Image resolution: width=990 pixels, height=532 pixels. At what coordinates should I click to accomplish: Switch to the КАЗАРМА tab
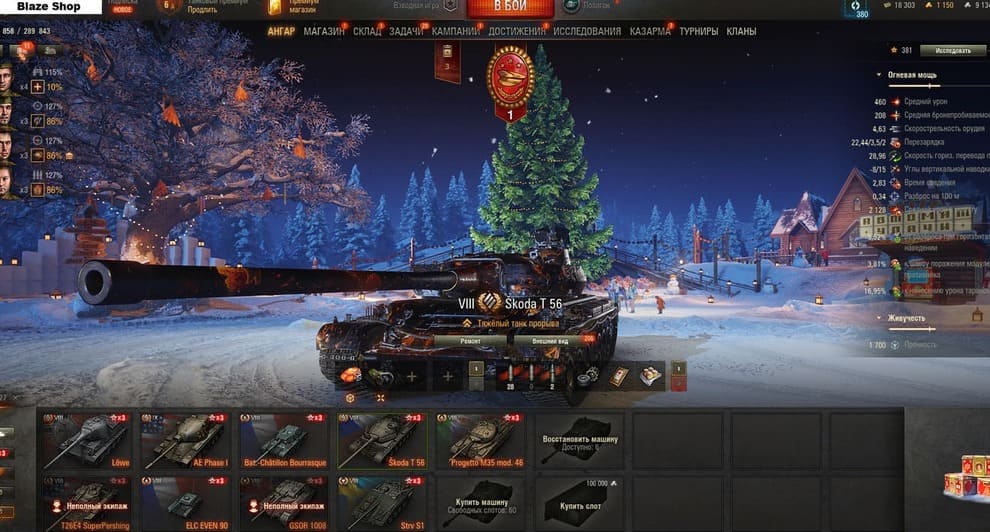coord(650,32)
